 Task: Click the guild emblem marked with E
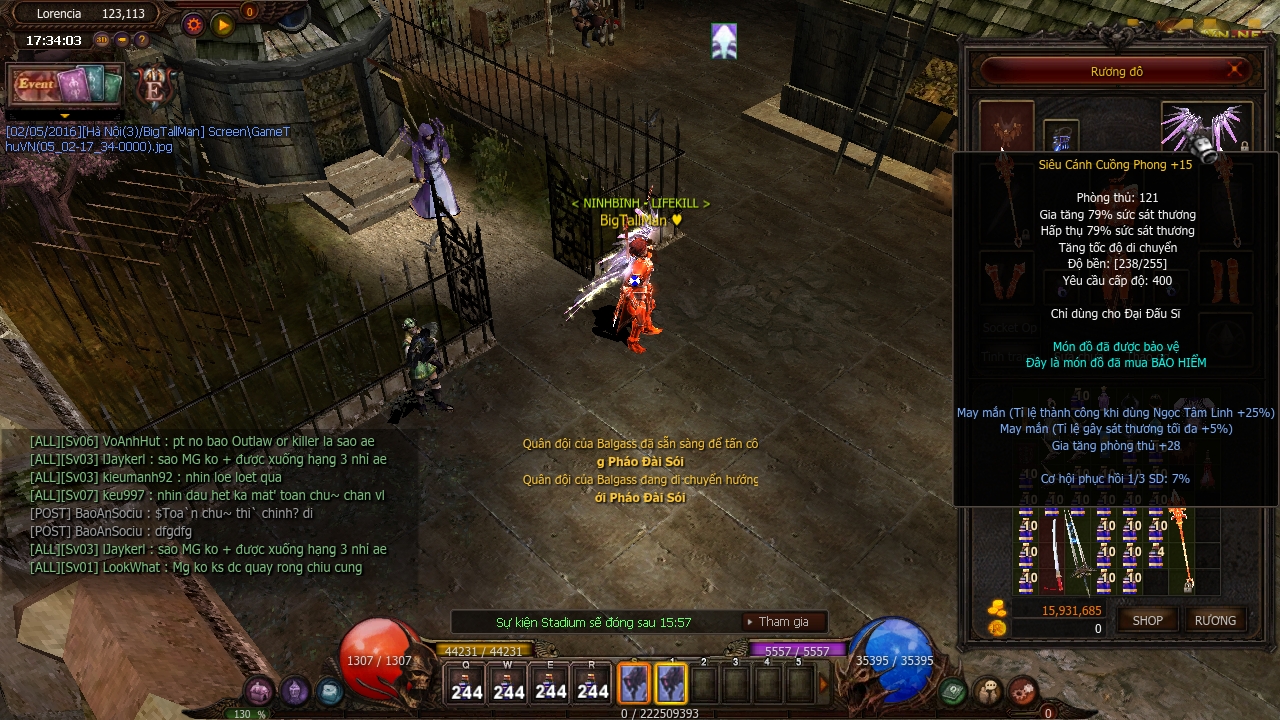(155, 86)
